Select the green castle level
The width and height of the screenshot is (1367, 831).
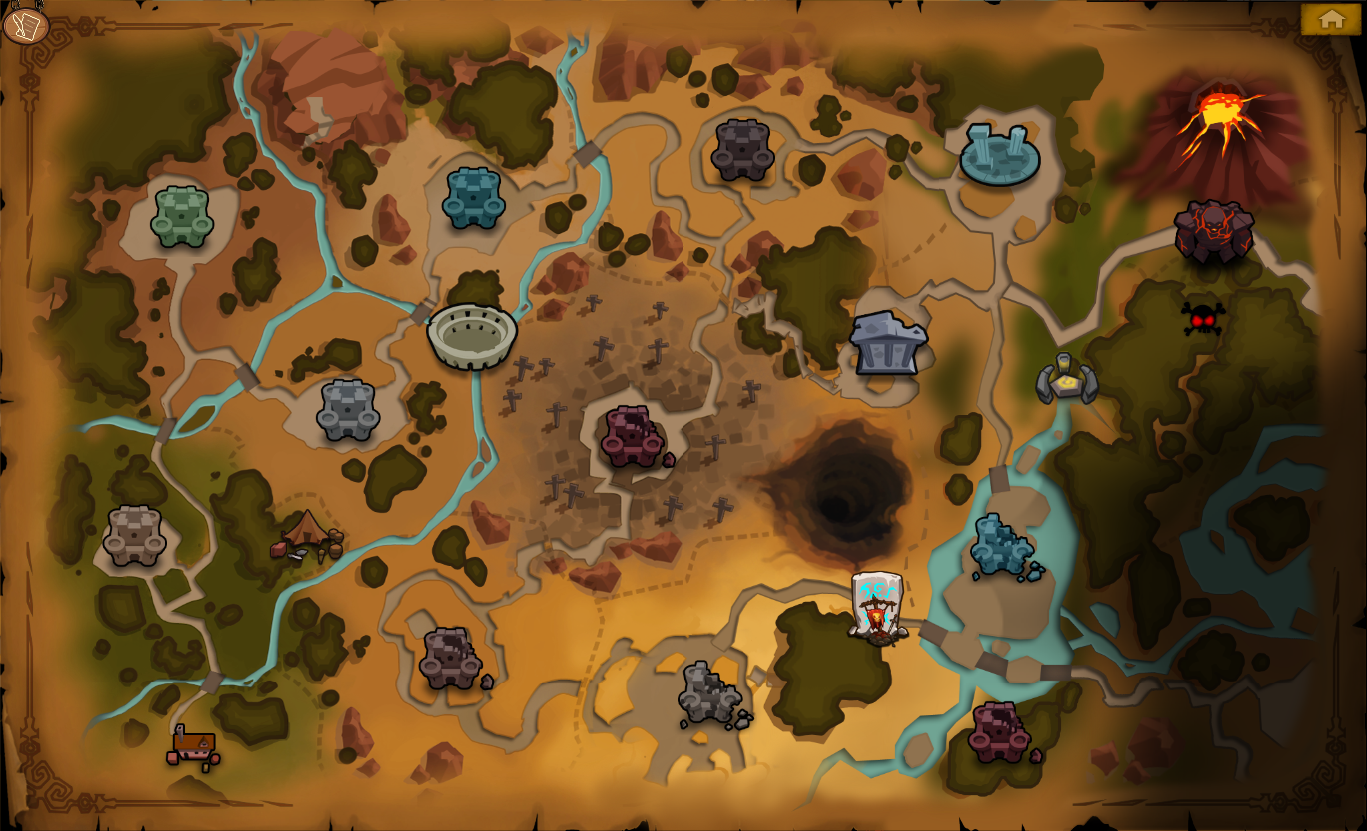tap(182, 217)
